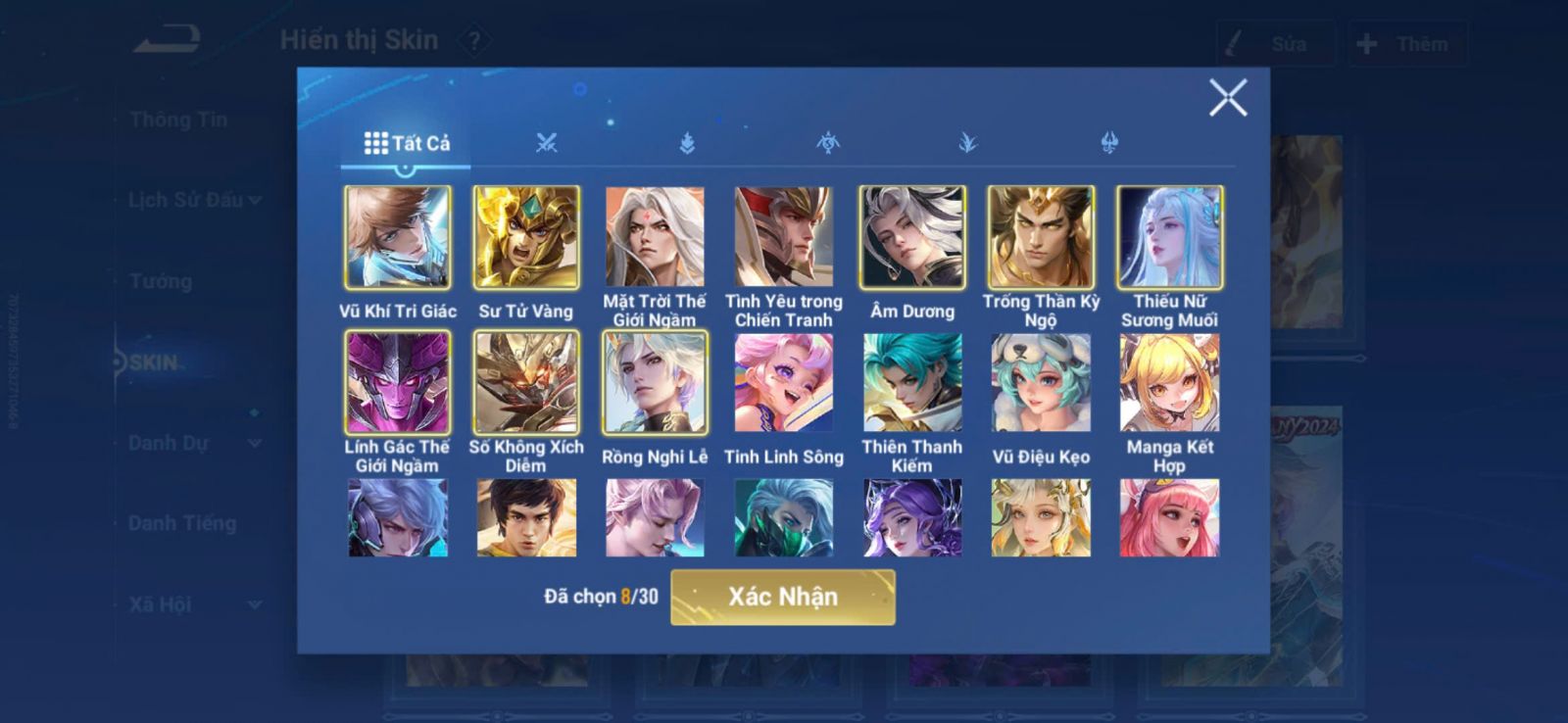Pick the Lính Gác Thế Giới Ngầm skin

coord(398,383)
